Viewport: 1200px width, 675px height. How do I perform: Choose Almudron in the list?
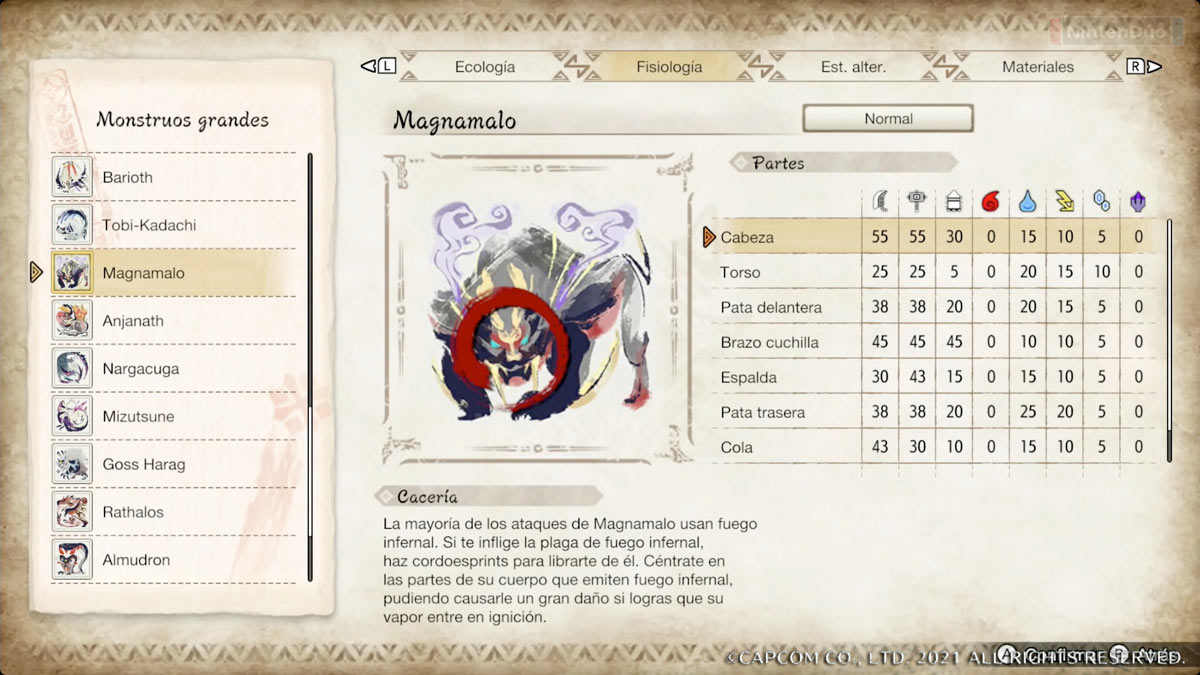[174, 560]
